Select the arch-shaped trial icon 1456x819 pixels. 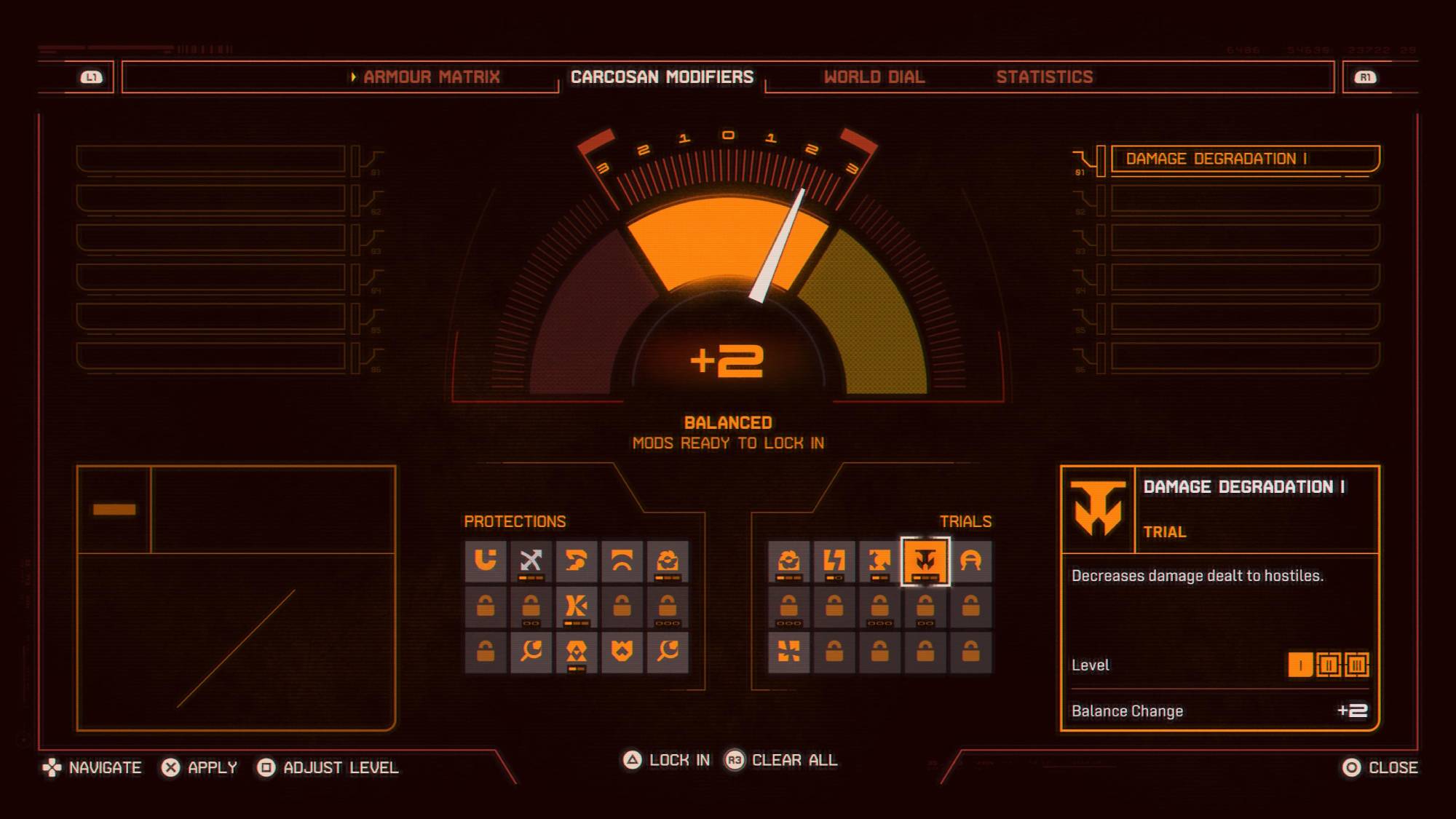pyautogui.click(x=970, y=561)
